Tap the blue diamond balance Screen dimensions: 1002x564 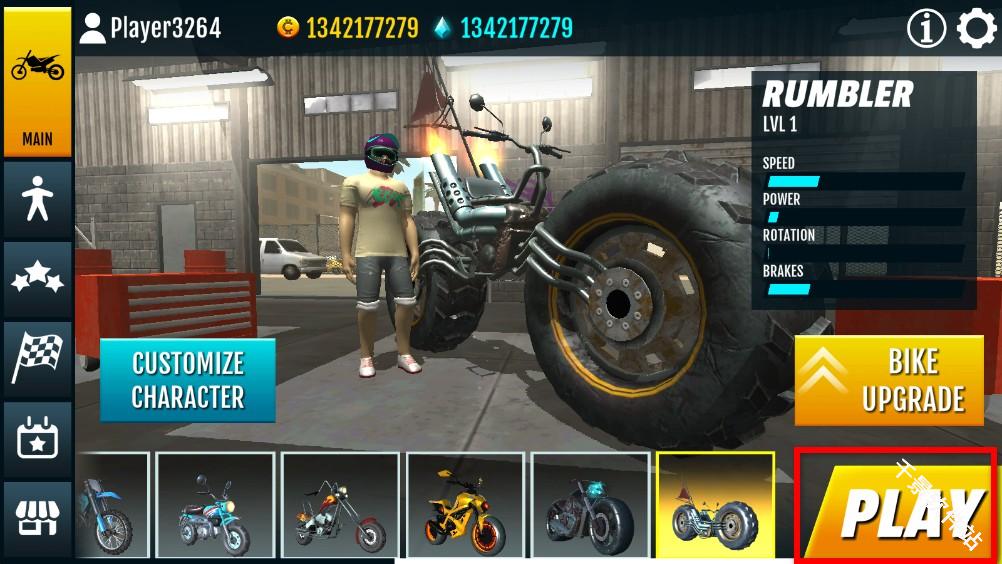503,28
